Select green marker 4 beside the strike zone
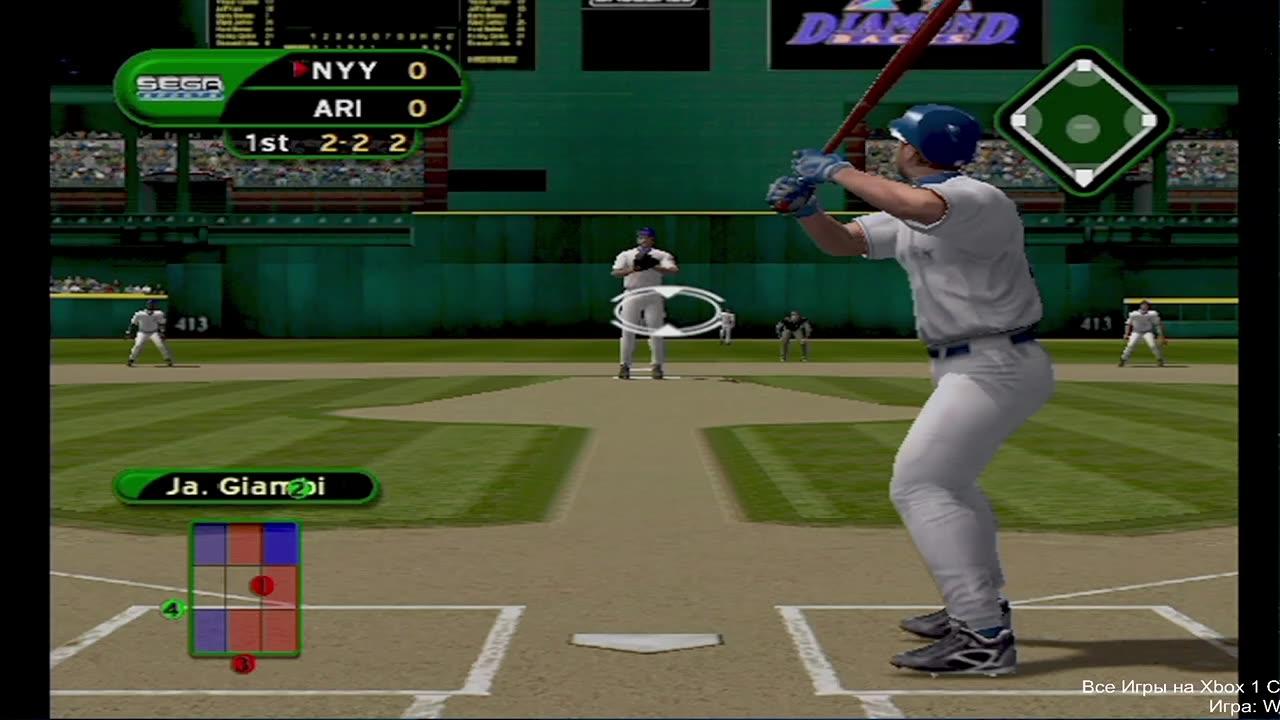The width and height of the screenshot is (1280, 720). [172, 607]
